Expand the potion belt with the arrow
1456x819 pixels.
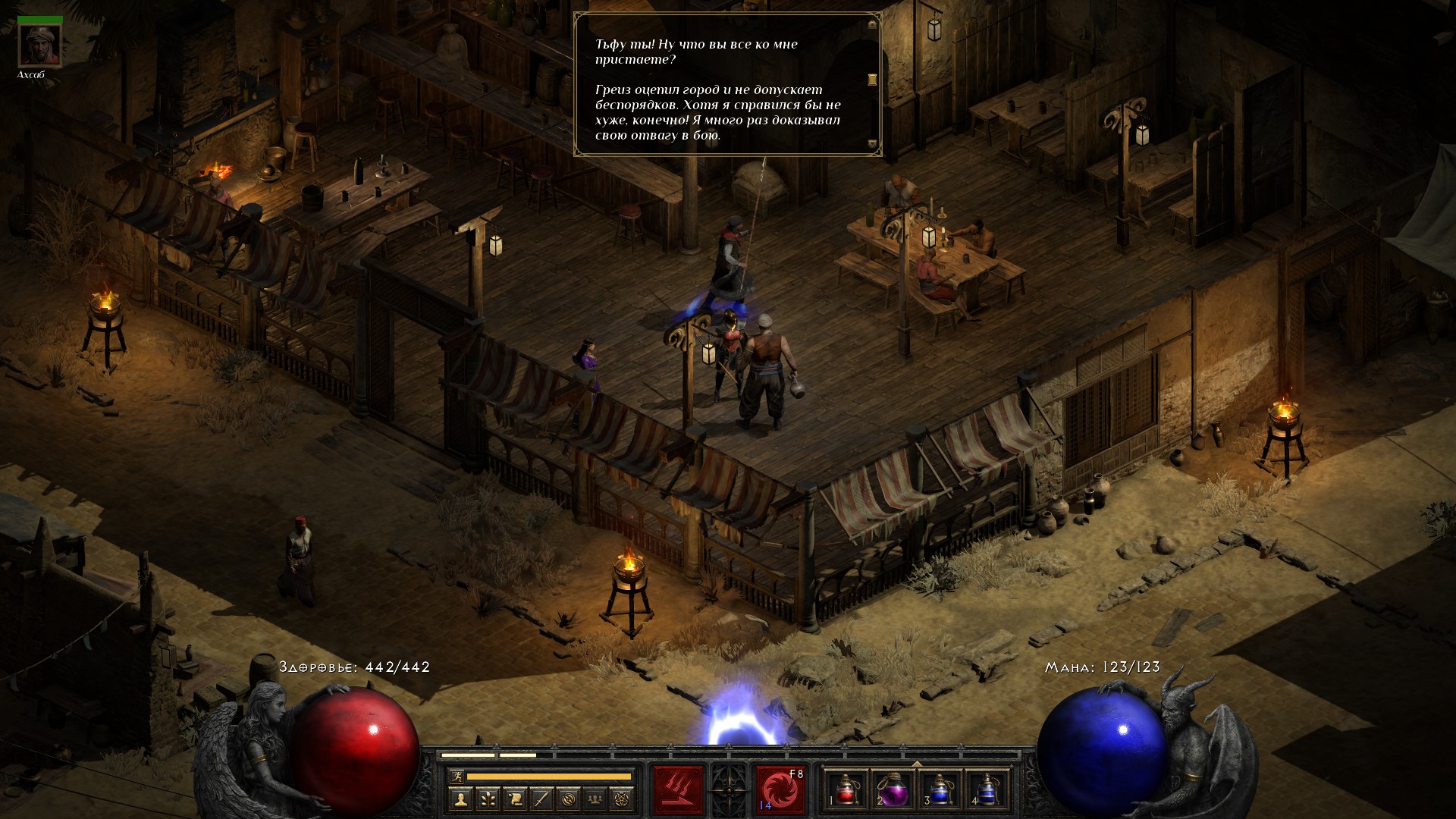pyautogui.click(x=916, y=764)
